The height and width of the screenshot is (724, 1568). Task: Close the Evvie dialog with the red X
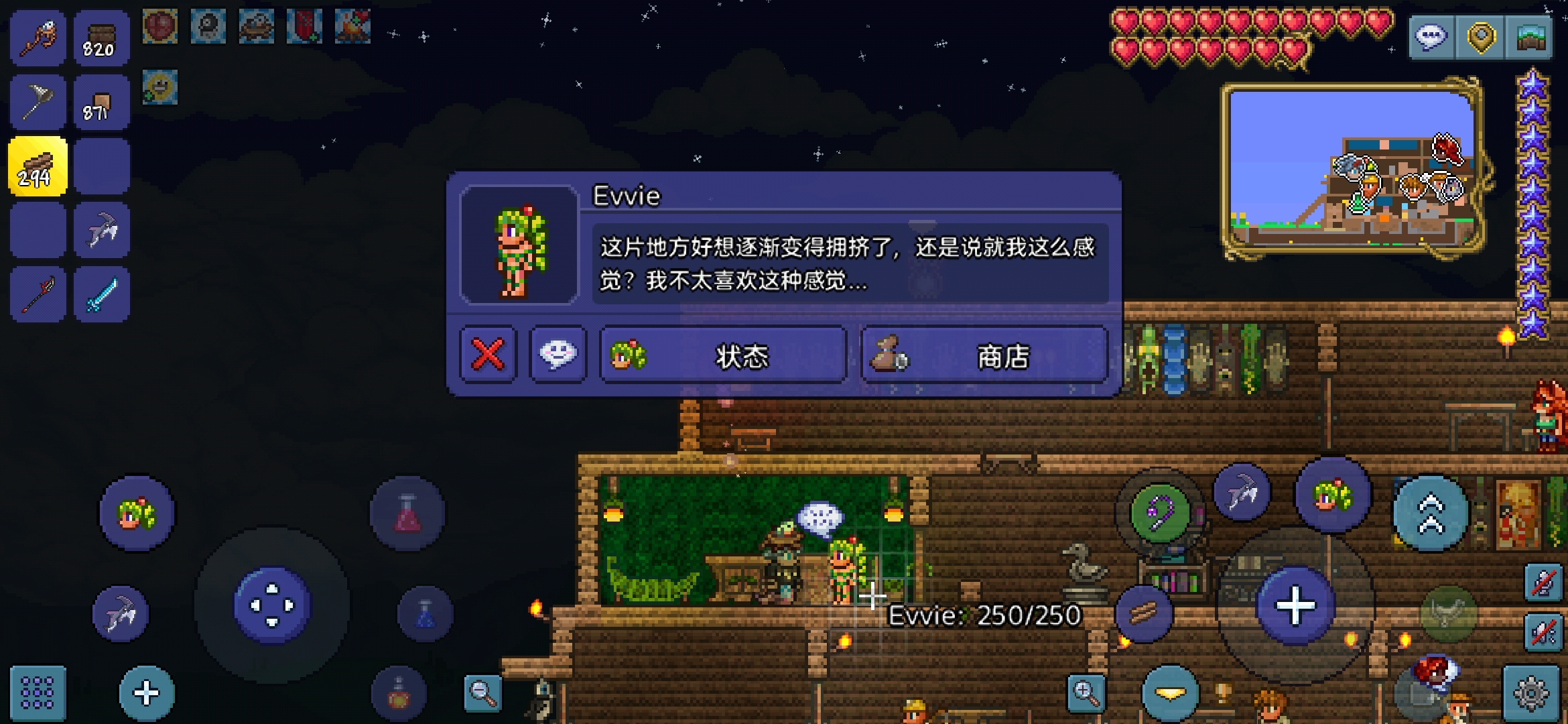(488, 355)
